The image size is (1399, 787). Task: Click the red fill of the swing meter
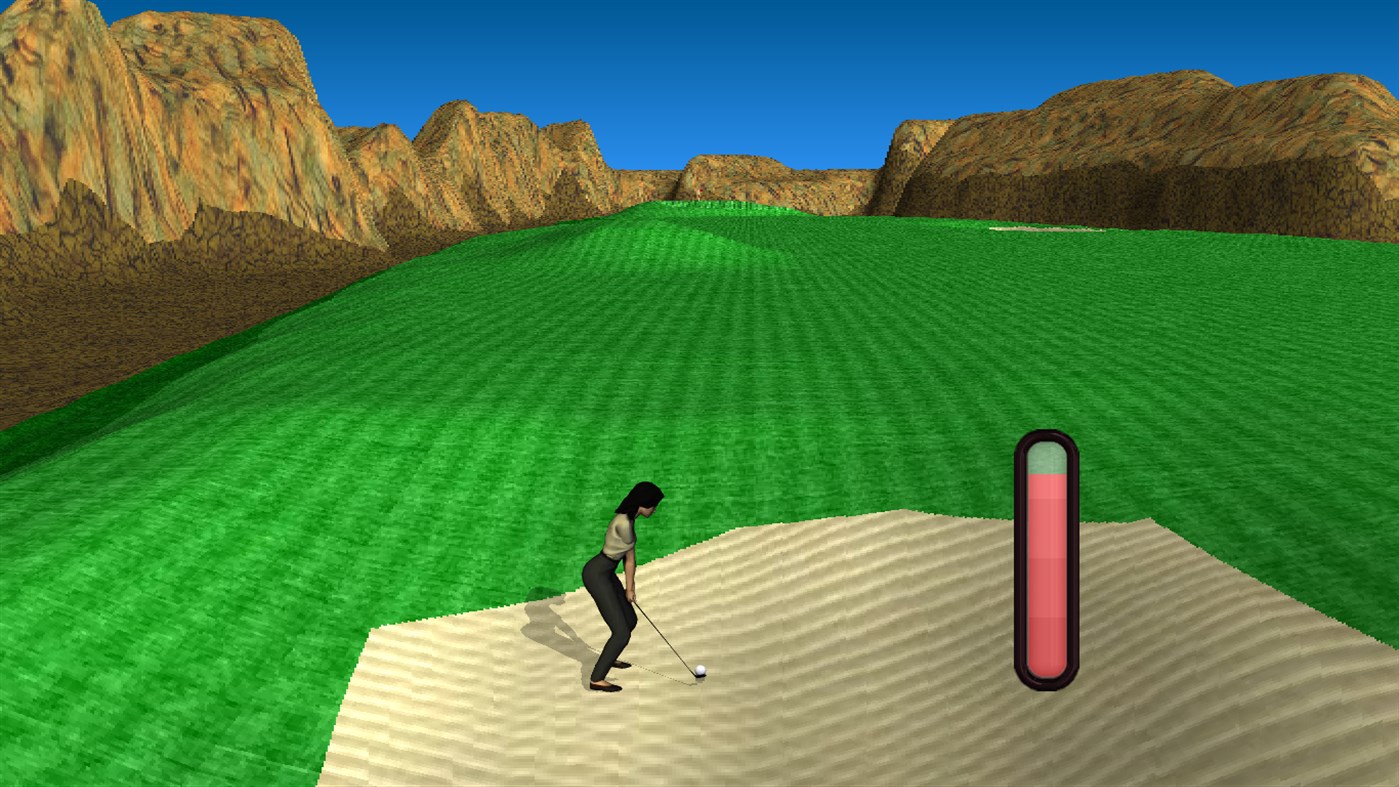[1044, 580]
